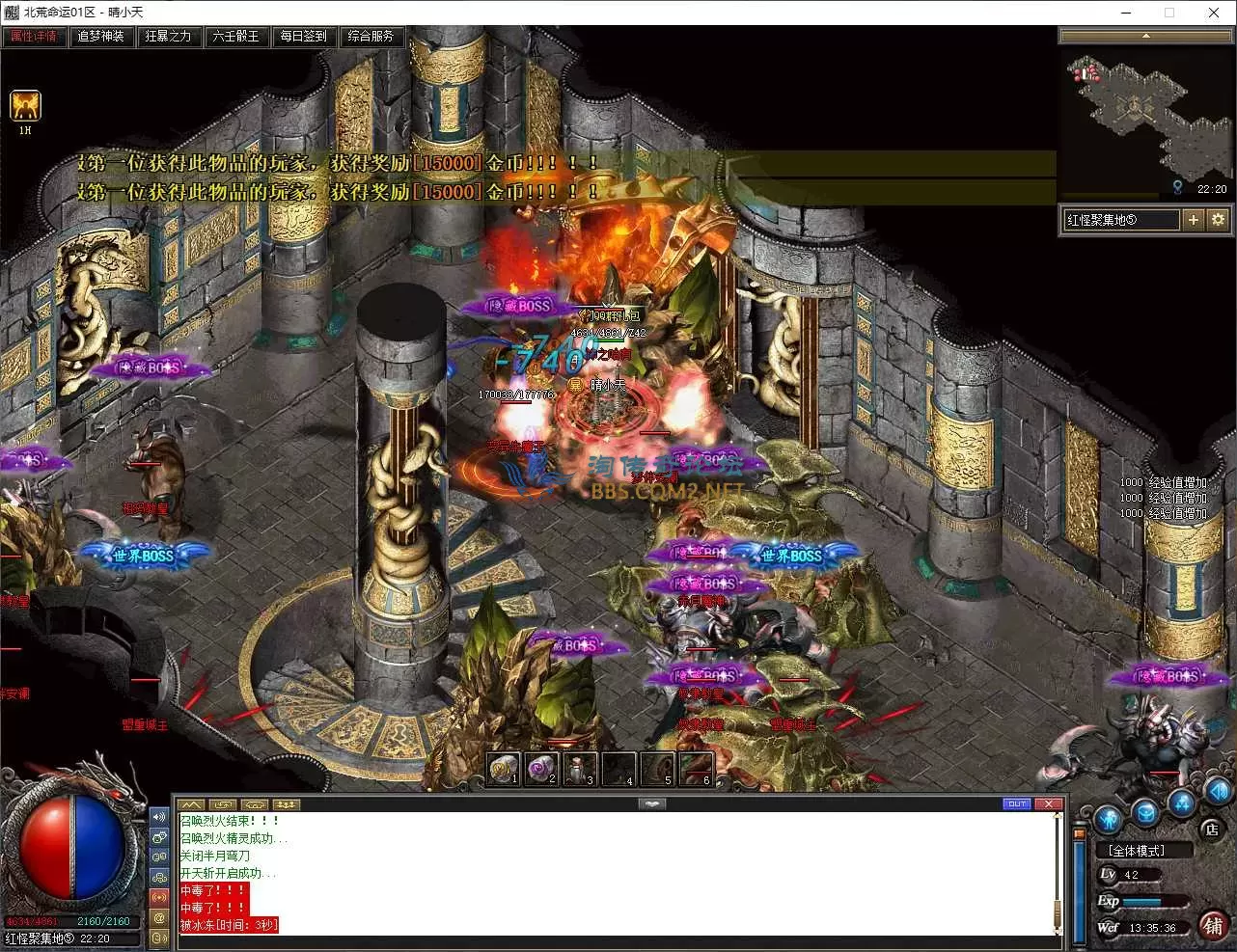The width and height of the screenshot is (1237, 952).
Task: Use the yellow rune stone in slot 1
Action: [x=503, y=769]
